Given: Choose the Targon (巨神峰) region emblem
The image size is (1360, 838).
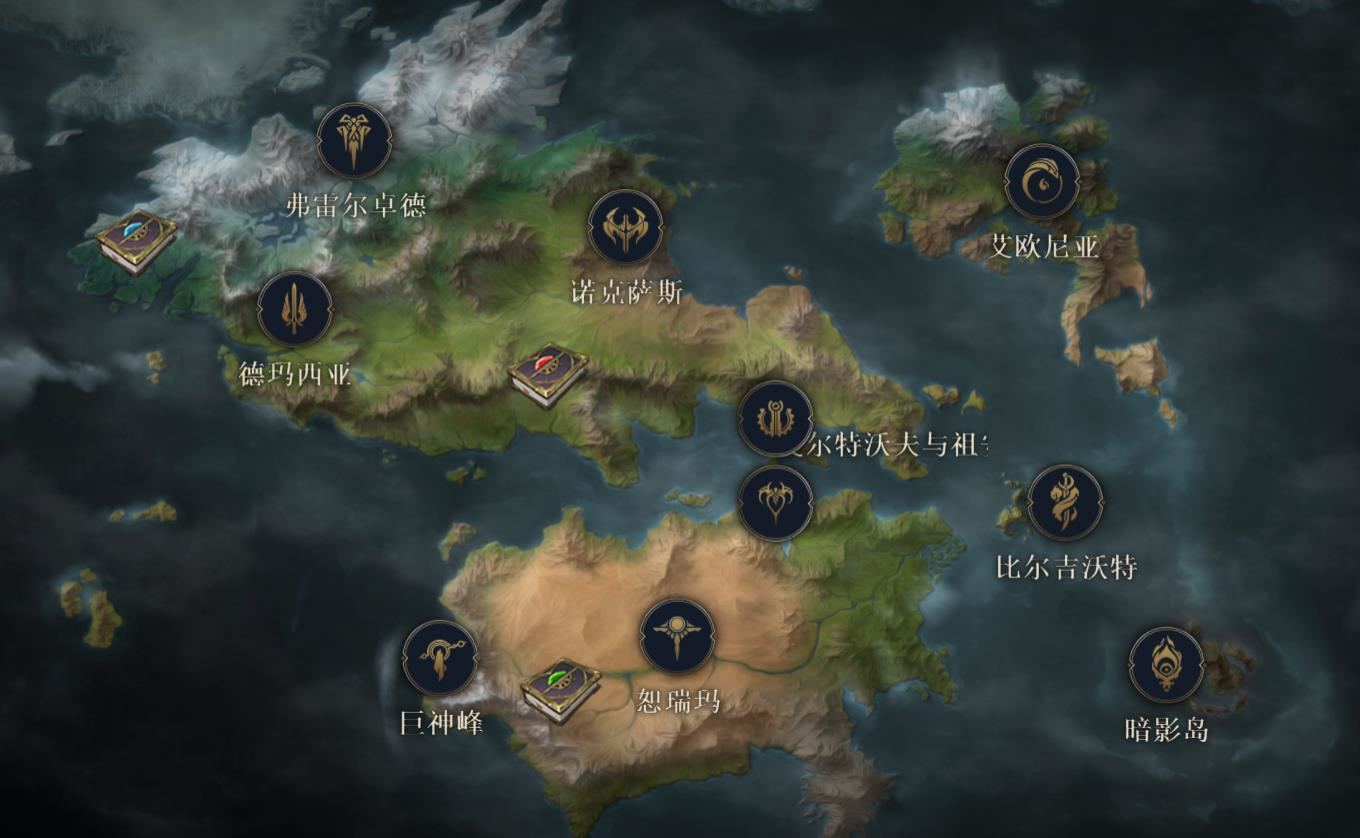Looking at the screenshot, I should (x=440, y=657).
